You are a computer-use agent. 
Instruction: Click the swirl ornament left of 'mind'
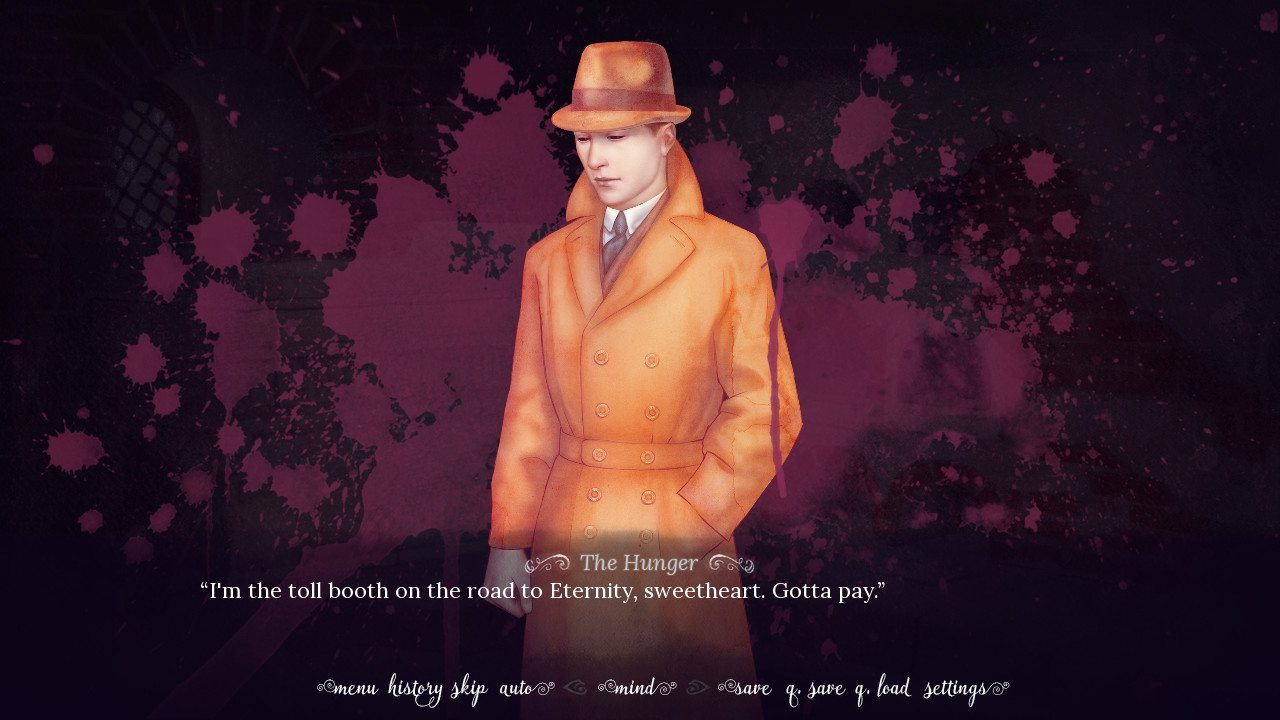[605, 688]
